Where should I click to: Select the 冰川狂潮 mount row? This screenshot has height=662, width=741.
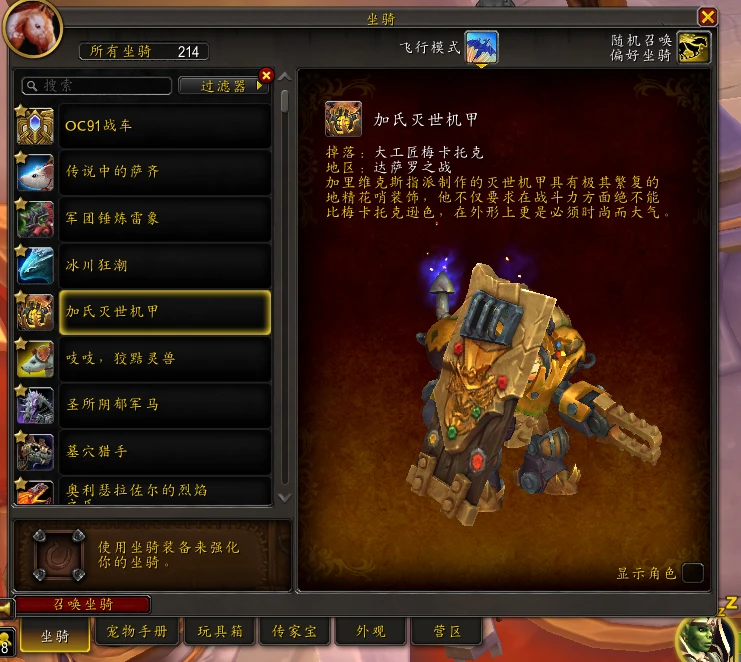pos(165,265)
